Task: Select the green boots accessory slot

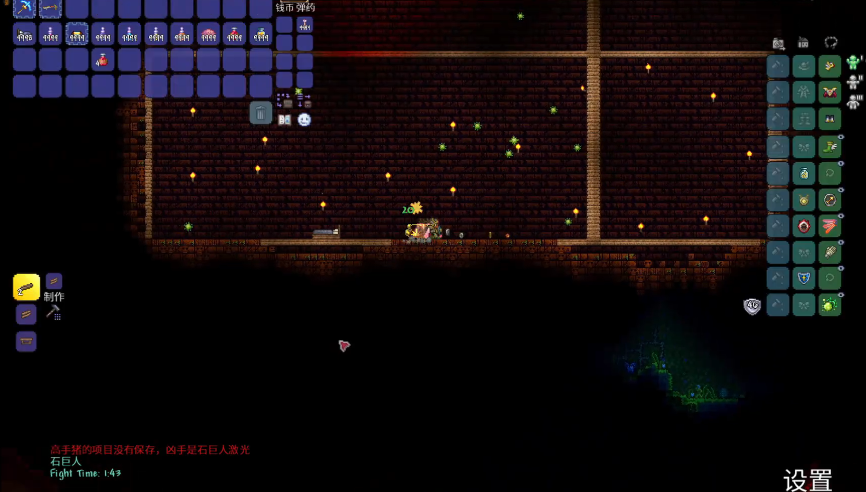Action: [x=829, y=146]
